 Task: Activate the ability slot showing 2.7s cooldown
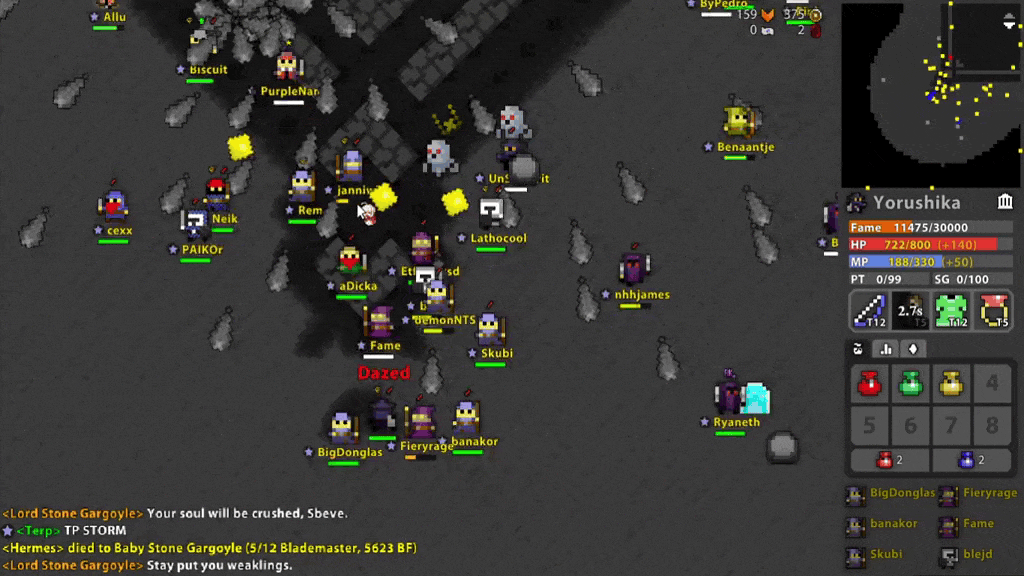point(910,310)
